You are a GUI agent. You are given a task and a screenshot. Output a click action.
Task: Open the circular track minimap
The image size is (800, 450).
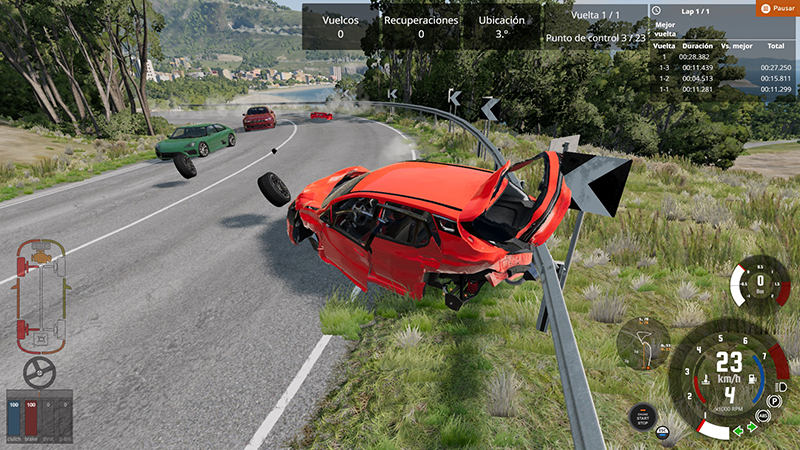644,344
